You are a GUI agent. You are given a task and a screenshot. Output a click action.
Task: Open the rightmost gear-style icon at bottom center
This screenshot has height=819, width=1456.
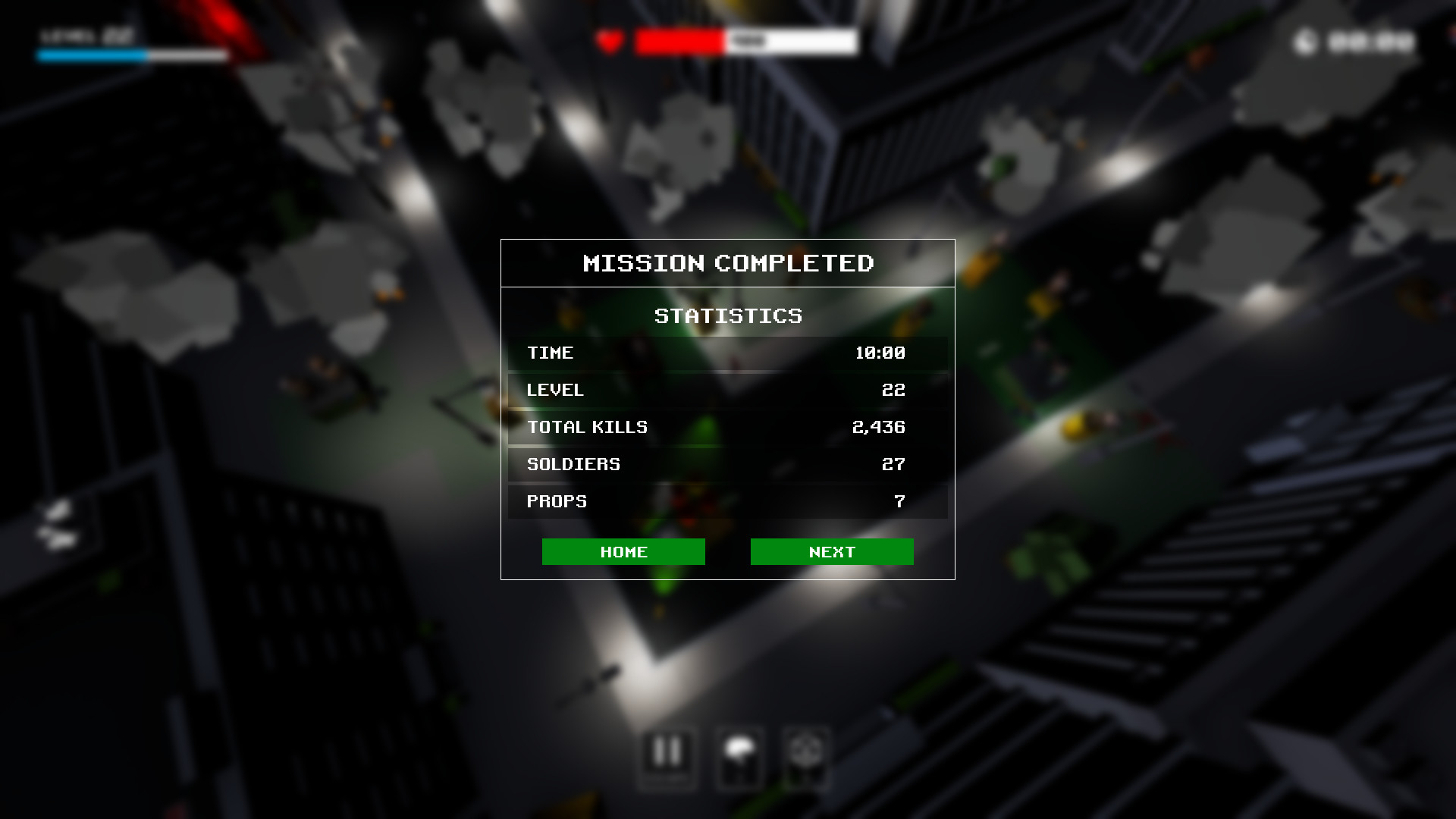pyautogui.click(x=806, y=758)
